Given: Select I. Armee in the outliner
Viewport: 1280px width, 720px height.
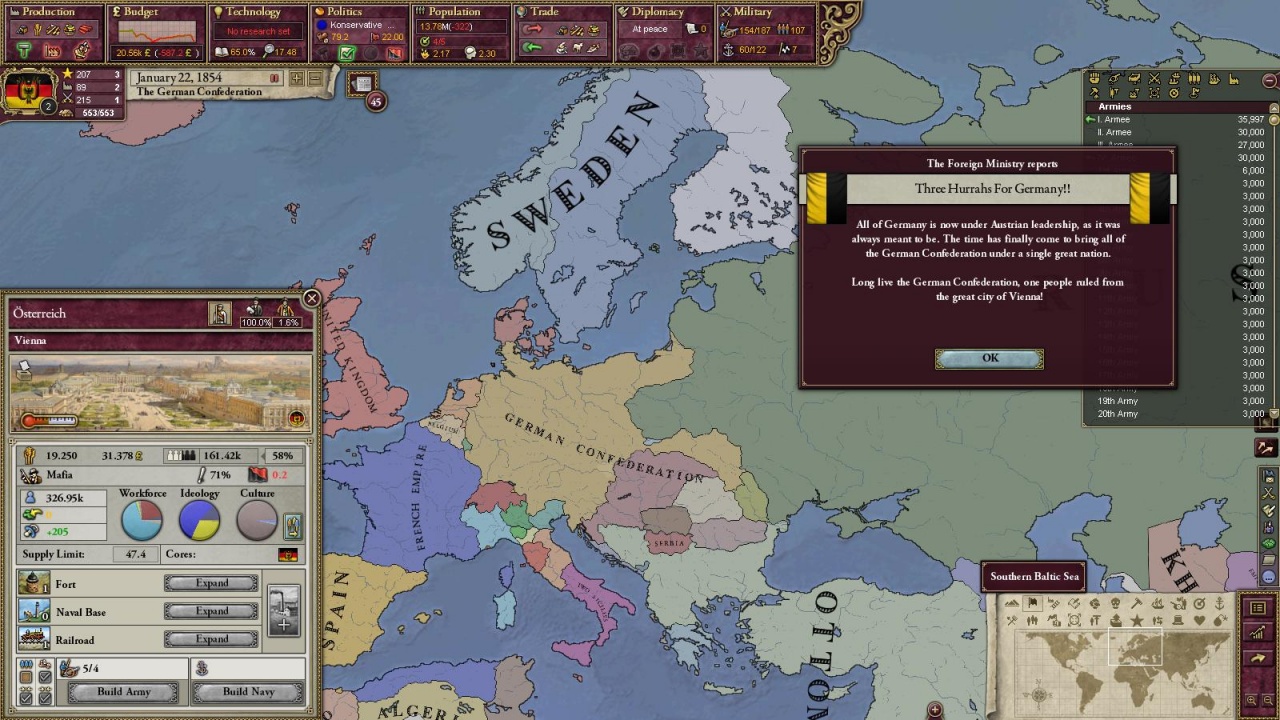Looking at the screenshot, I should (1114, 120).
